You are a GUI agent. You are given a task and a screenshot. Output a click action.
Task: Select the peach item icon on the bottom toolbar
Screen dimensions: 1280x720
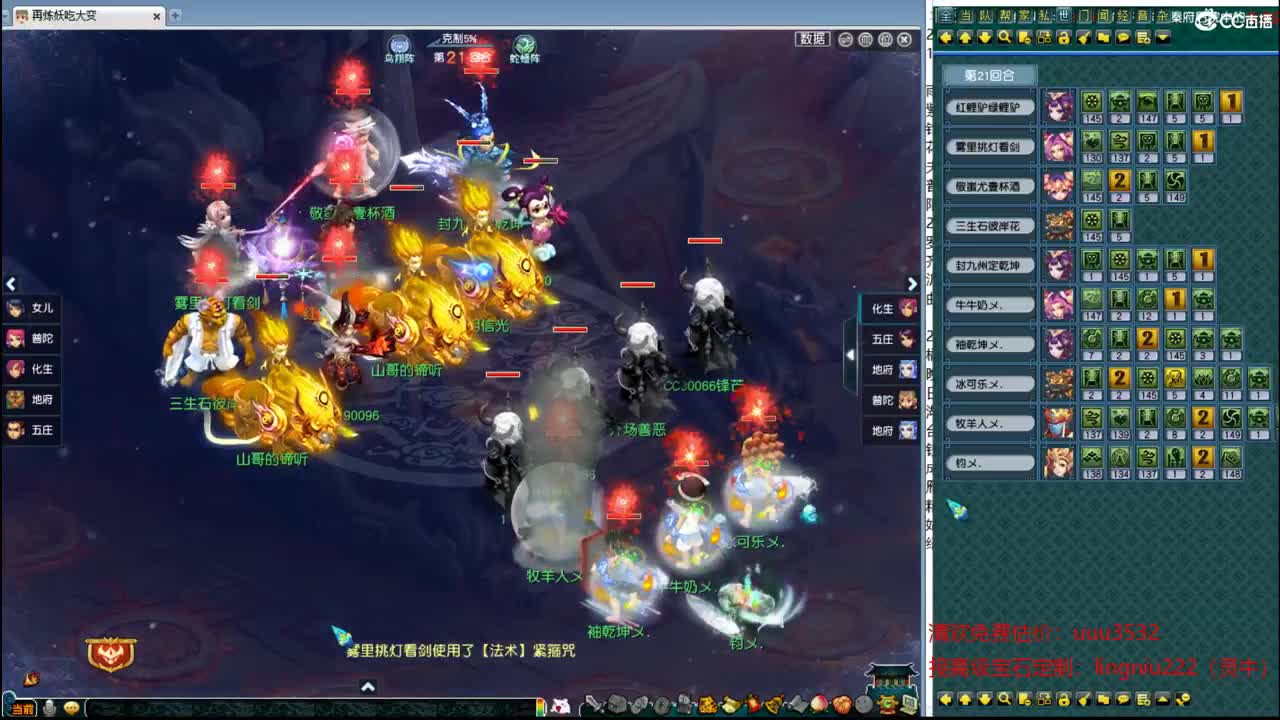pyautogui.click(x=818, y=707)
